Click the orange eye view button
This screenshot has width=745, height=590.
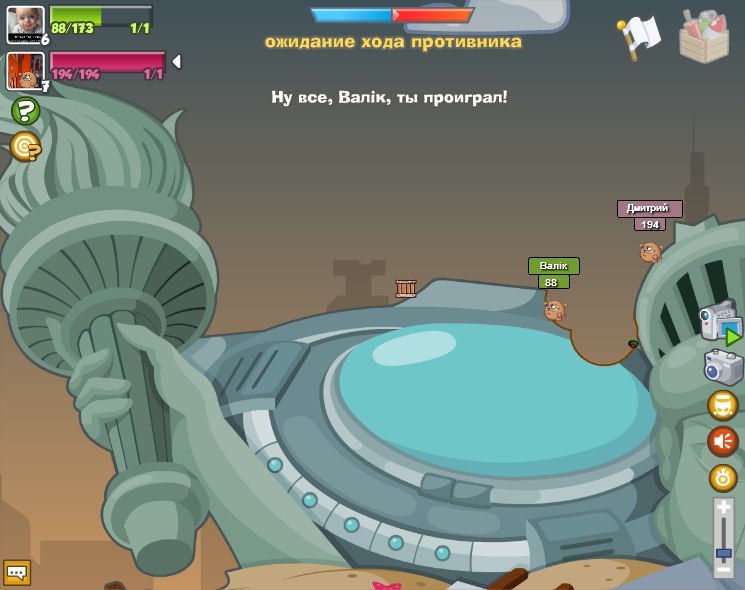[723, 477]
